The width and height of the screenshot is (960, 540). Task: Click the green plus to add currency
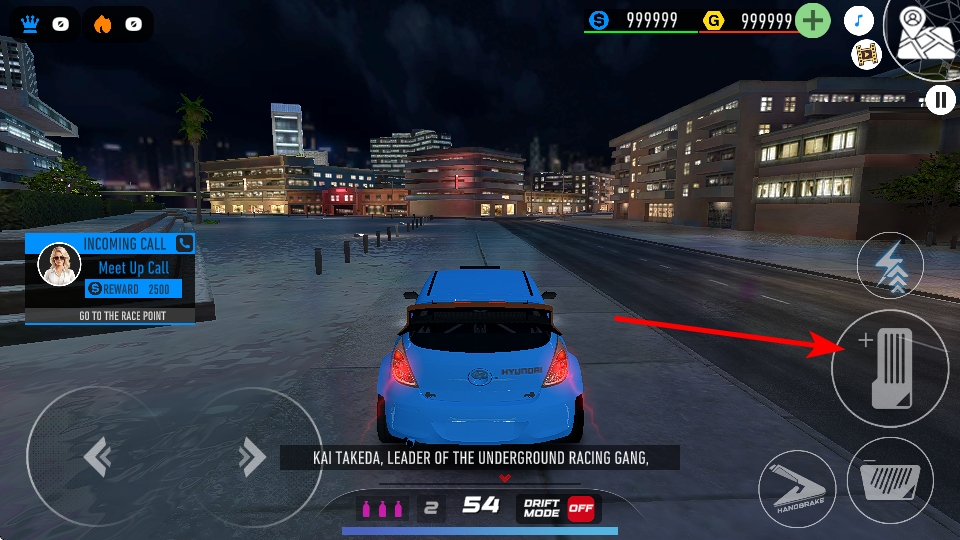point(814,20)
